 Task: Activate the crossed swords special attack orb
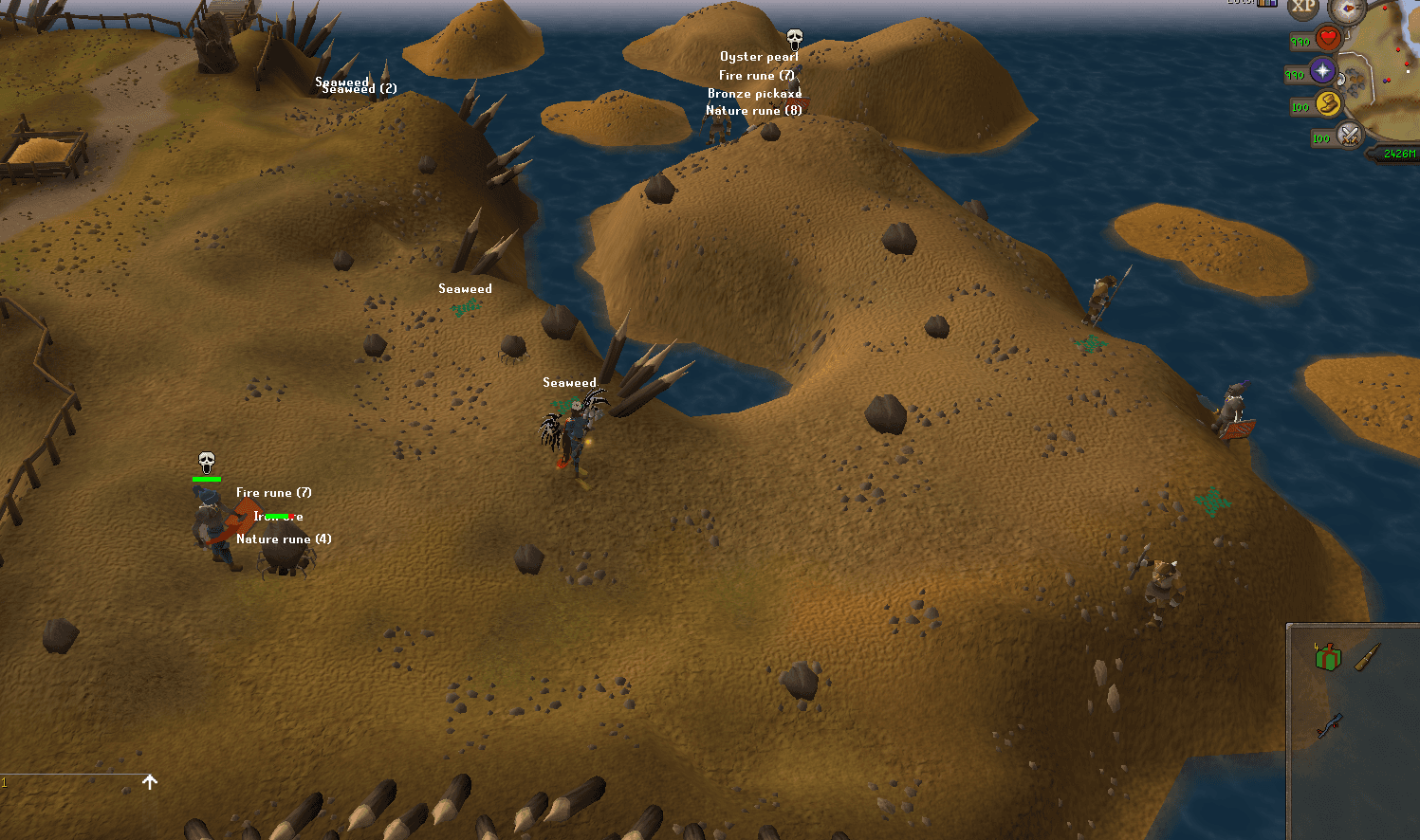[1349, 136]
